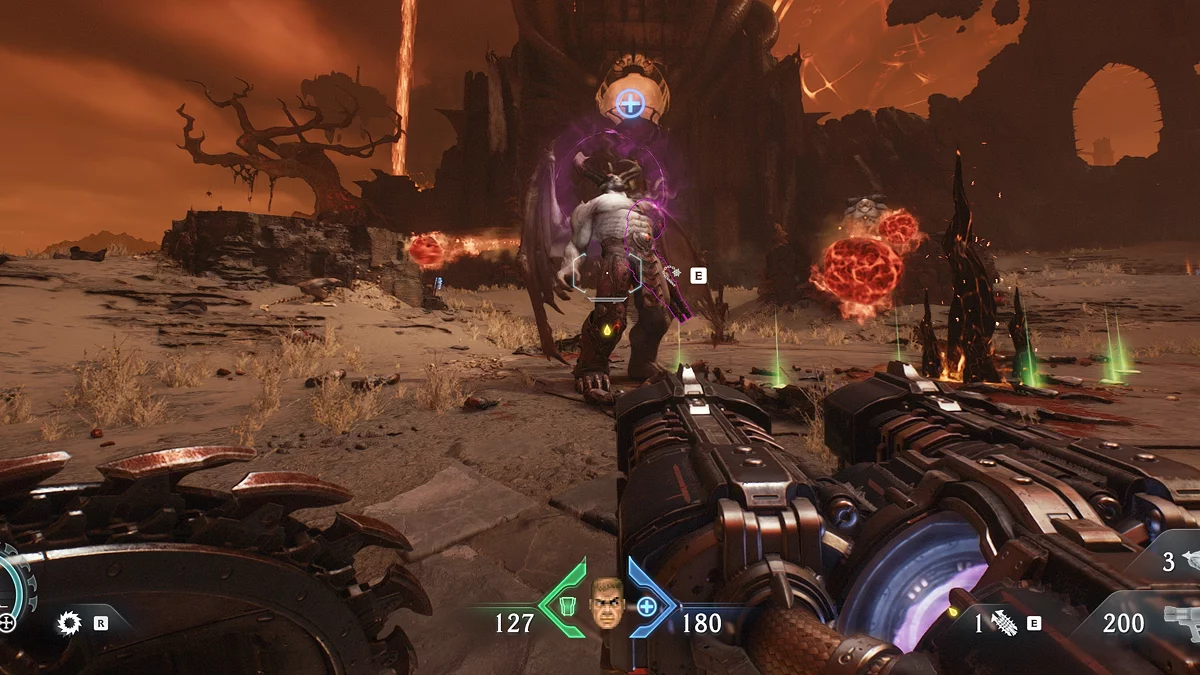Click the cross emblem on the shield gauge
This screenshot has width=1200, height=675.
[8, 623]
